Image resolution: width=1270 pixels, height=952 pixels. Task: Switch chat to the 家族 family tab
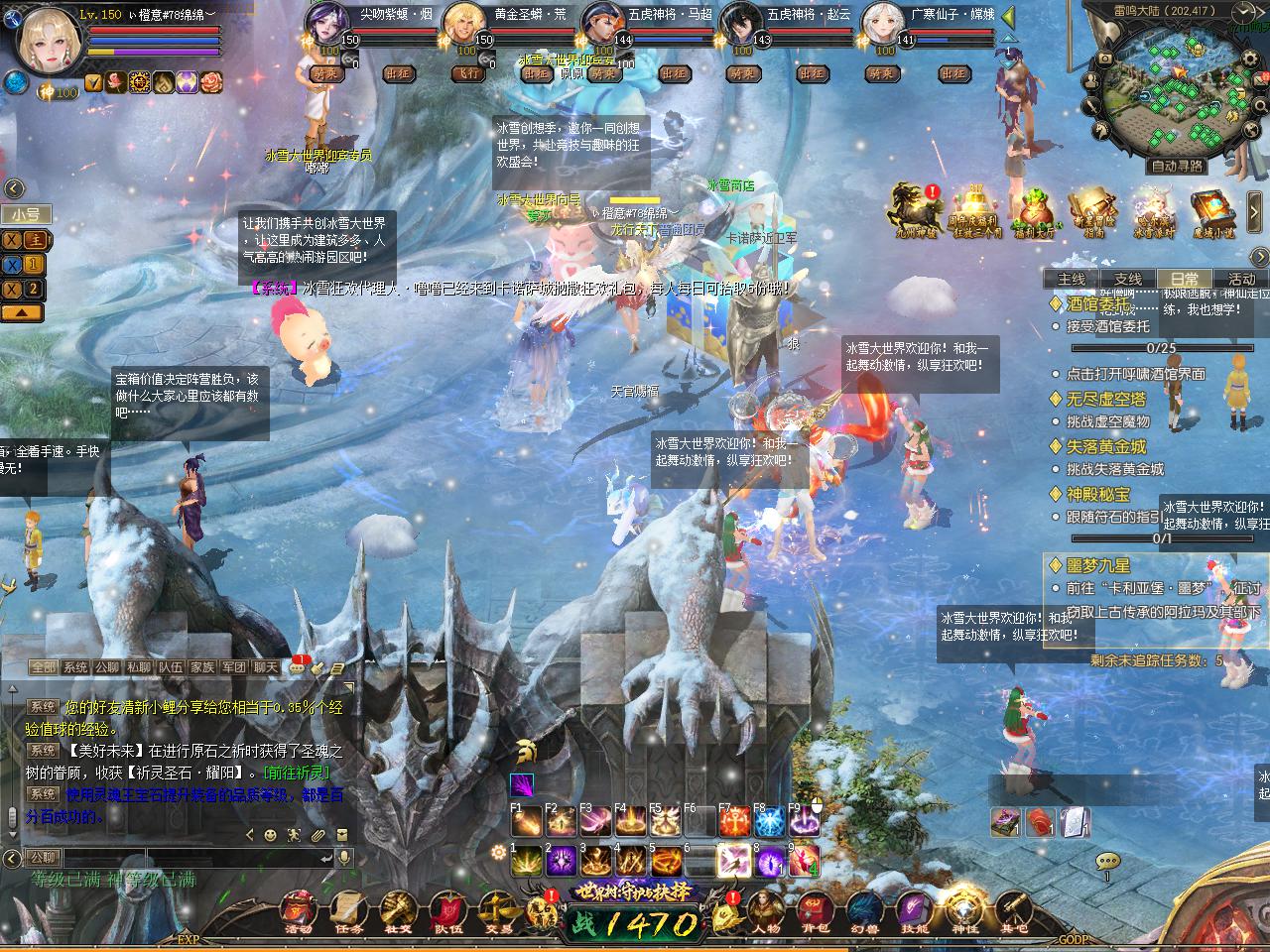tap(202, 668)
